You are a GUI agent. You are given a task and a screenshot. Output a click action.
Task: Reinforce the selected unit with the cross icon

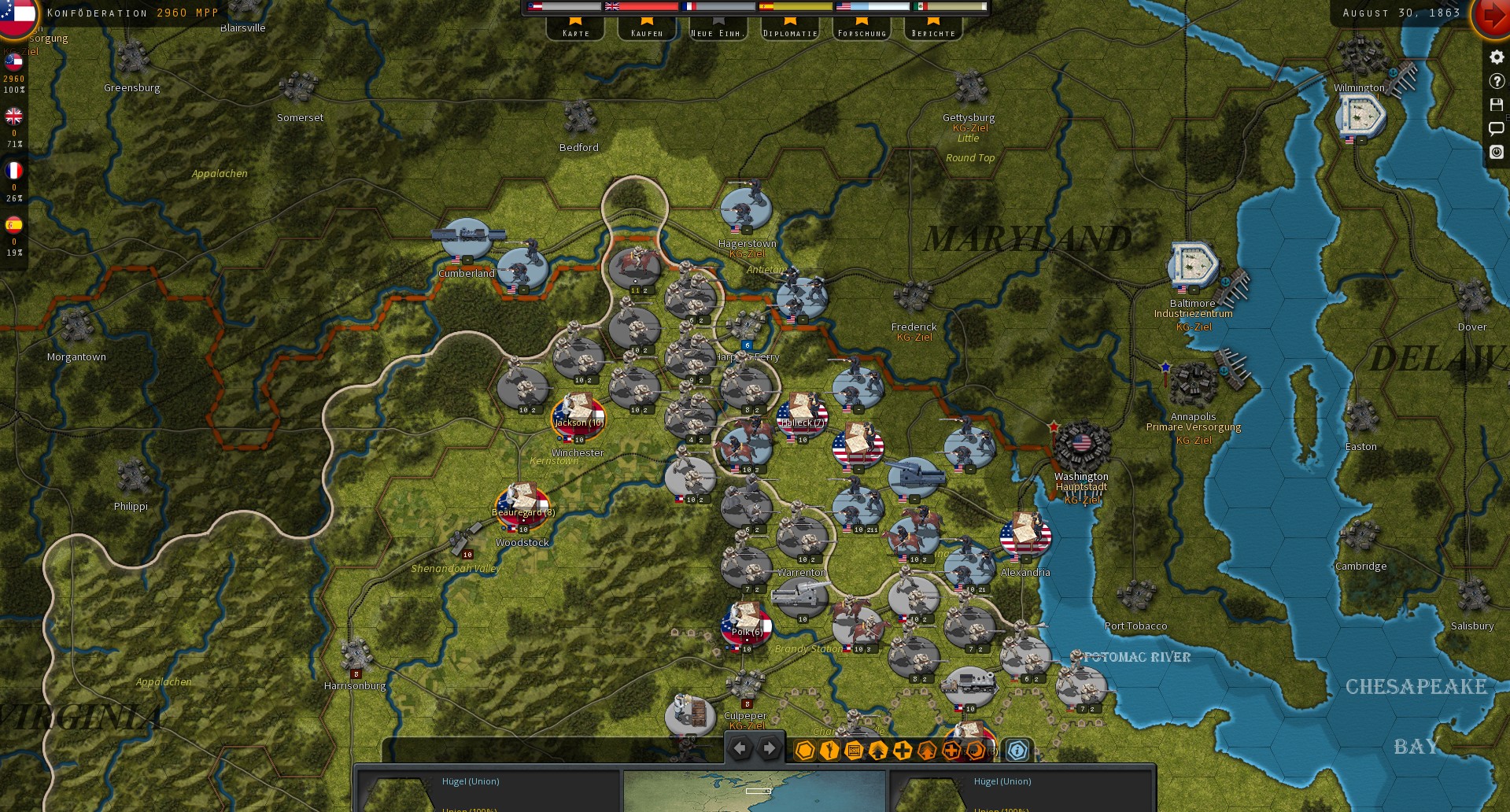902,750
